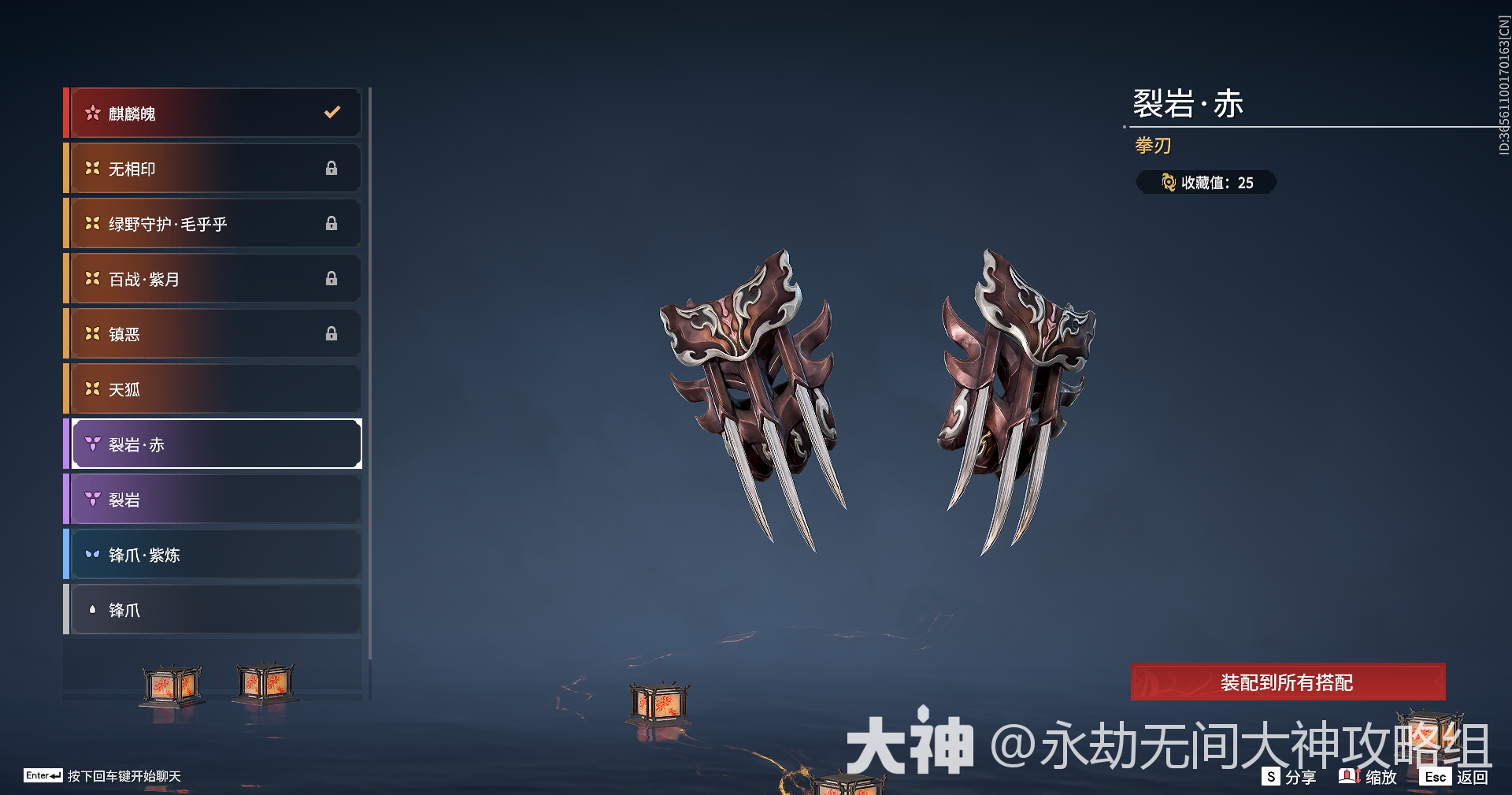Toggle the lock on 镇恶

332,333
